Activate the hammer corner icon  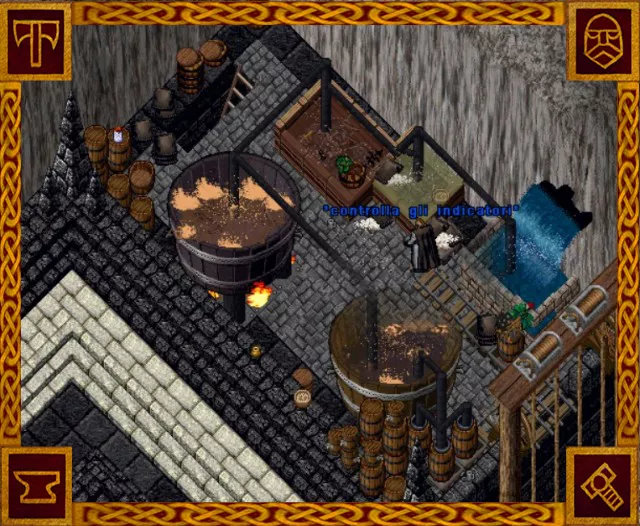(x=602, y=484)
